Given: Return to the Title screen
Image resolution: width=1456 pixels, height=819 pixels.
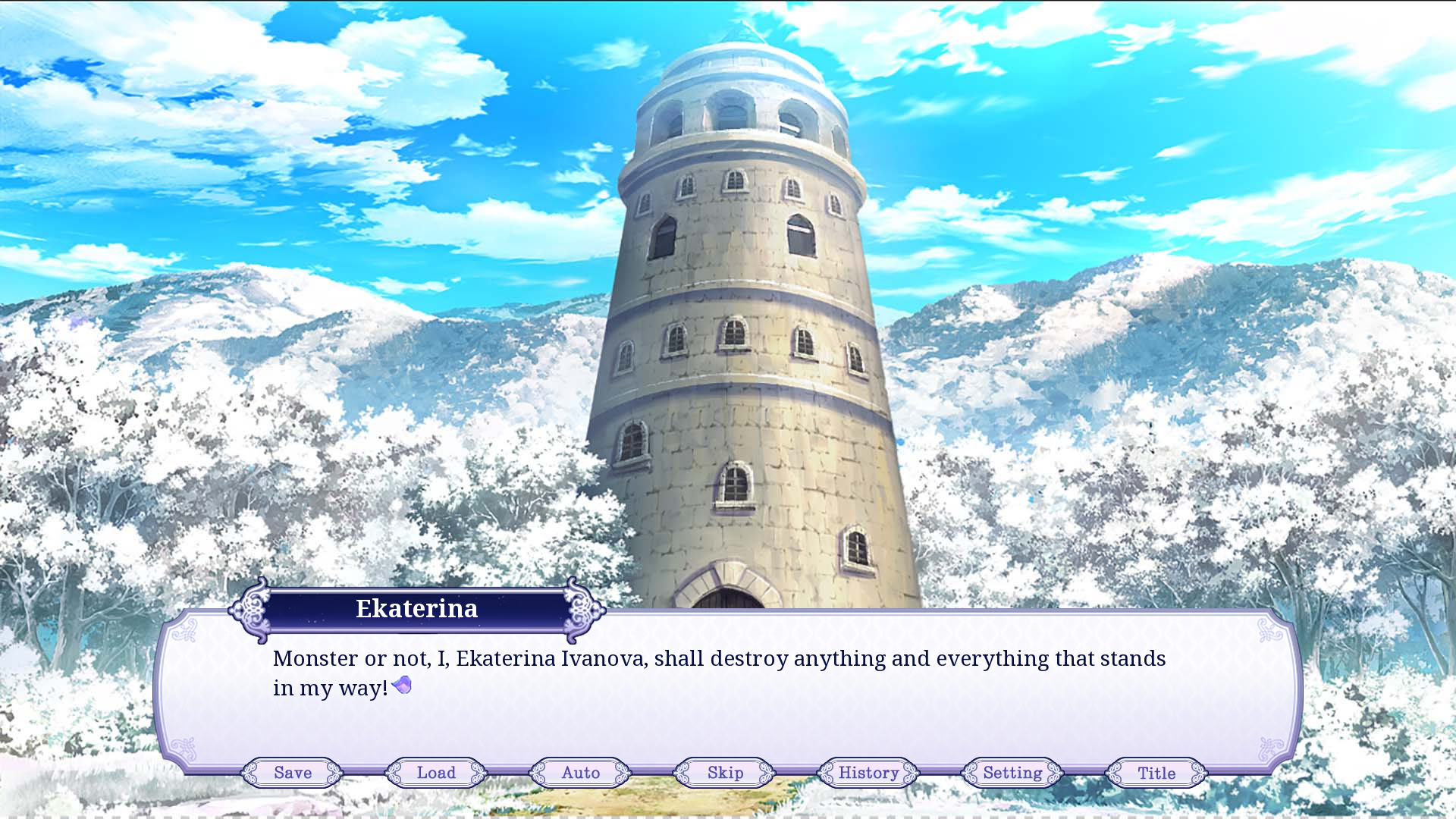Looking at the screenshot, I should (1156, 773).
